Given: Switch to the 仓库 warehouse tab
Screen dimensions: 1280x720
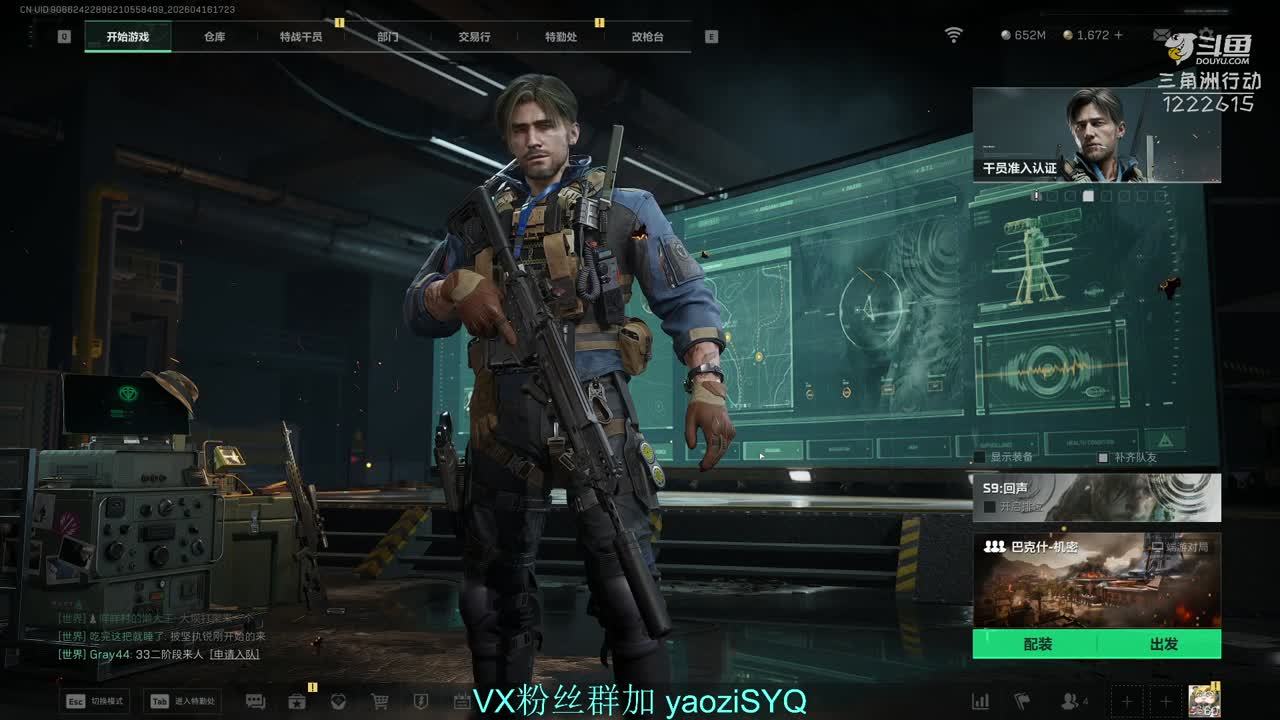Looking at the screenshot, I should [x=214, y=37].
